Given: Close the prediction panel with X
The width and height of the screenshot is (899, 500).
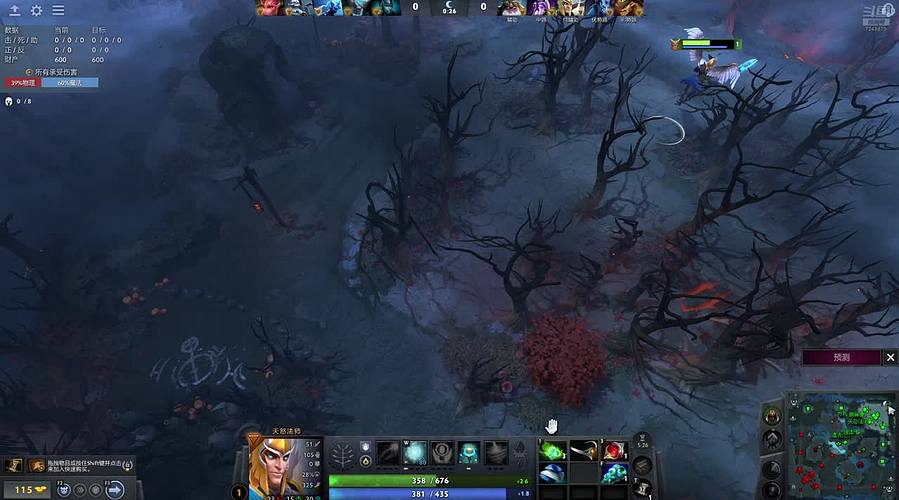Looking at the screenshot, I should pyautogui.click(x=891, y=357).
